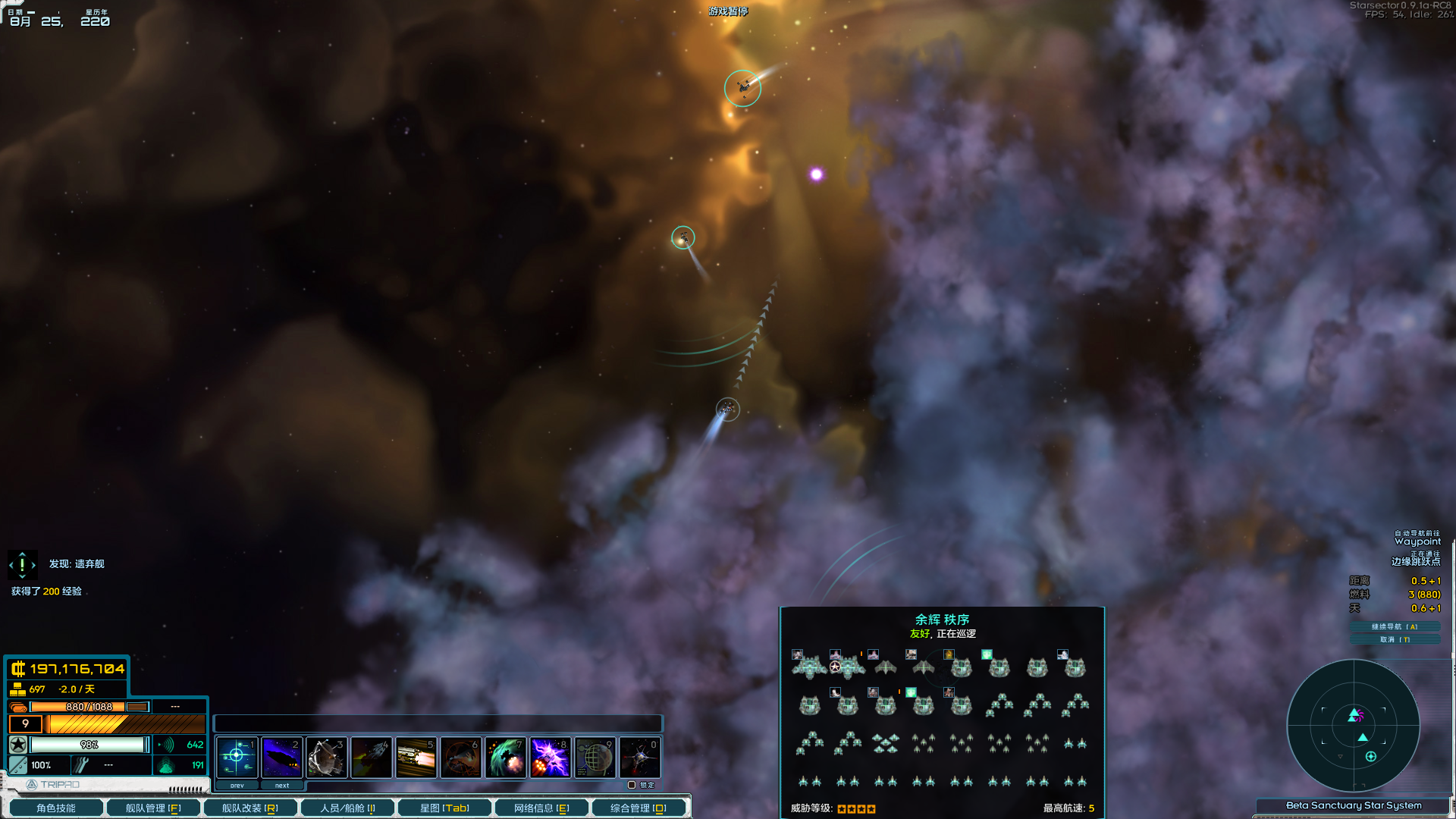This screenshot has width=1456, height=819.
Task: Select the targeting ability in slot 1
Action: [237, 757]
